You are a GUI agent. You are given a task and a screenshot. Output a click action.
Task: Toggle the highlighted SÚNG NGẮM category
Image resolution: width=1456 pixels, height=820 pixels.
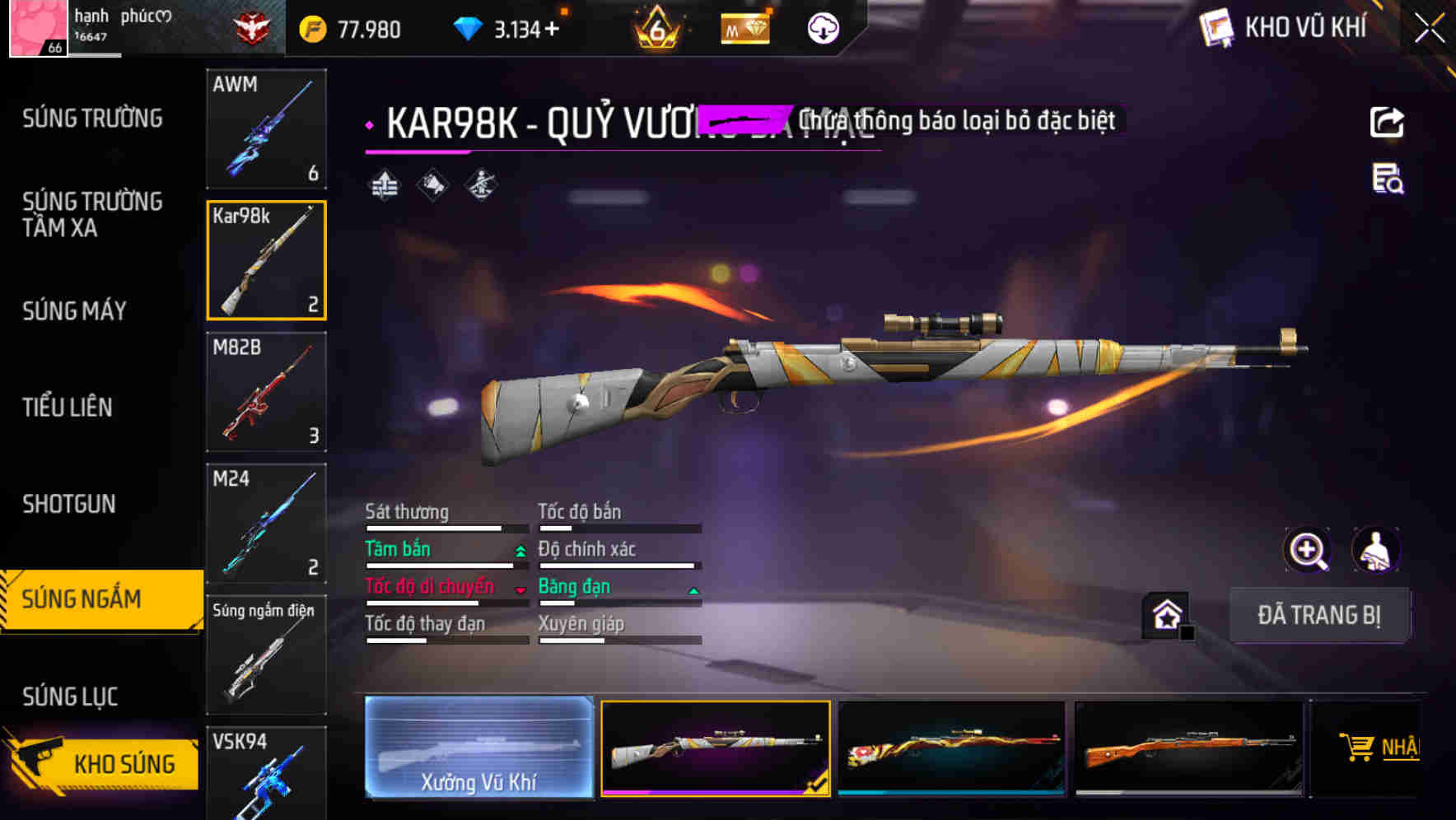coord(92,599)
